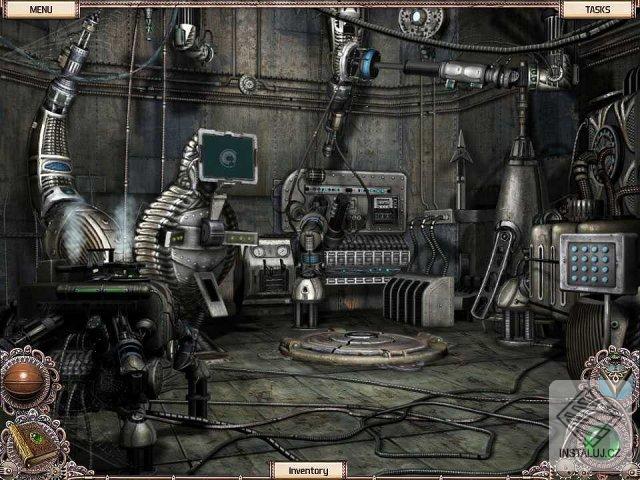The height and width of the screenshot is (480, 640).
Task: Show the Tasks list
Action: tap(599, 9)
